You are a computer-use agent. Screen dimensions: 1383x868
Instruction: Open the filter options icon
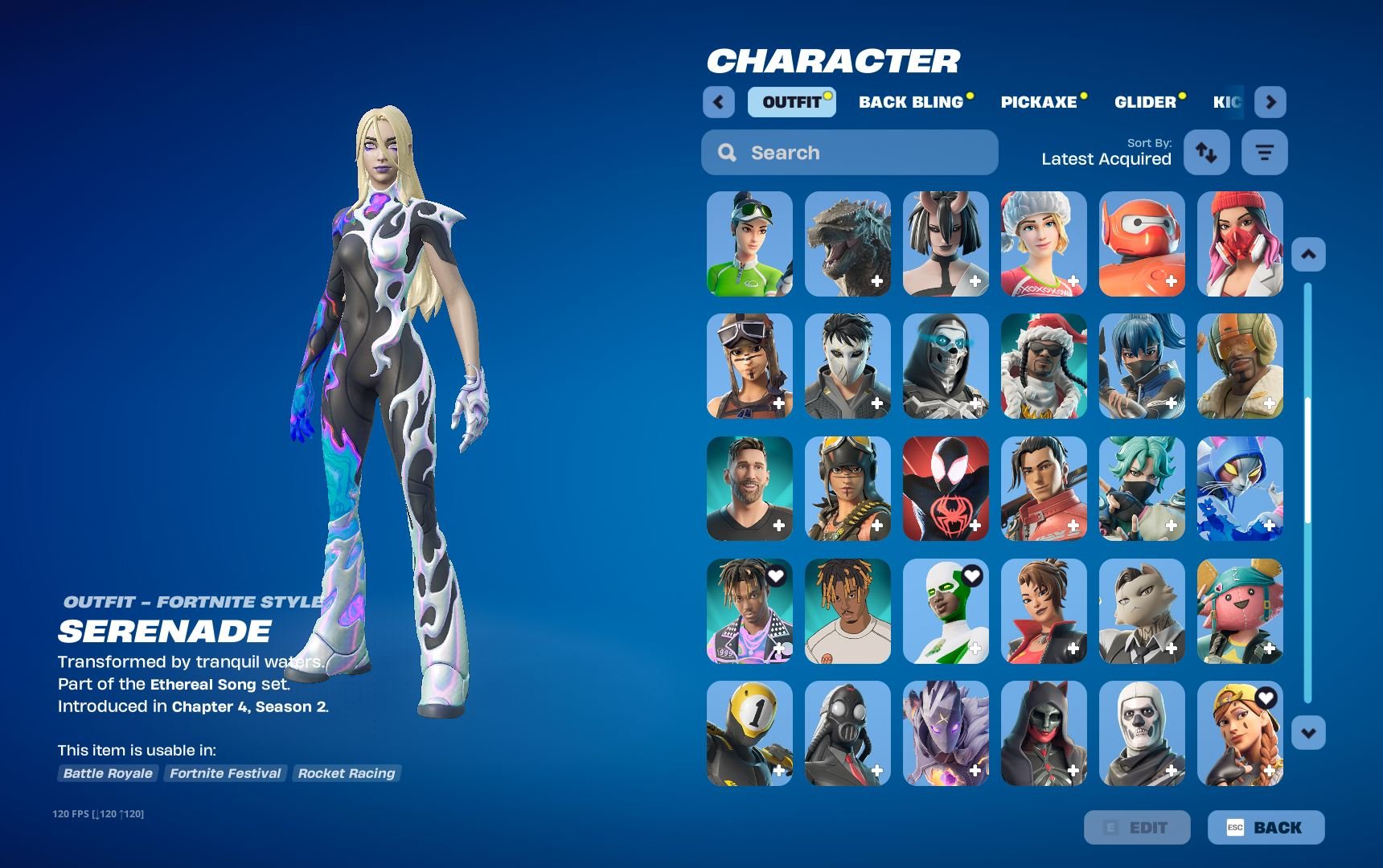[1264, 152]
